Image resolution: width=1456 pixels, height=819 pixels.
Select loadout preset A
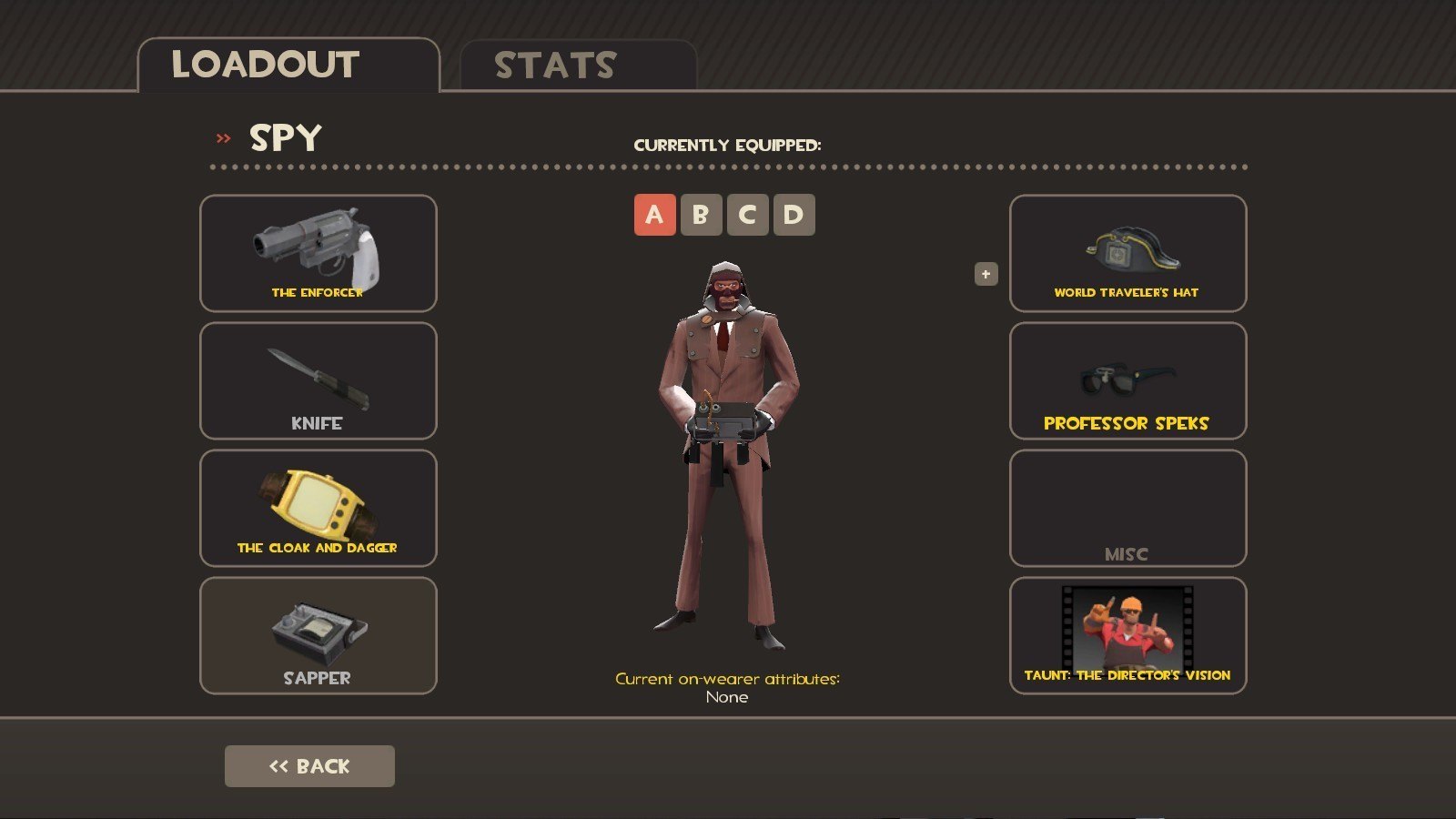click(654, 215)
